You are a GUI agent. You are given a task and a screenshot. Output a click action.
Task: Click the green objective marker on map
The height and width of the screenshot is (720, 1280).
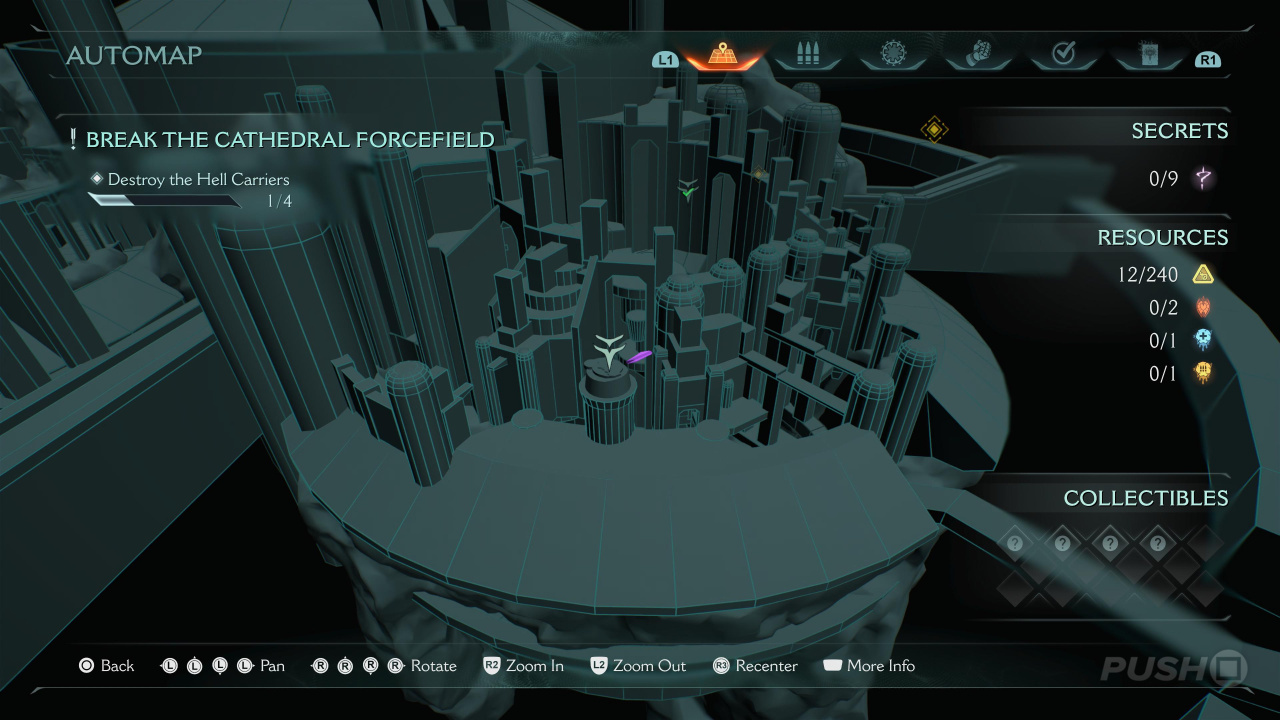tap(687, 190)
